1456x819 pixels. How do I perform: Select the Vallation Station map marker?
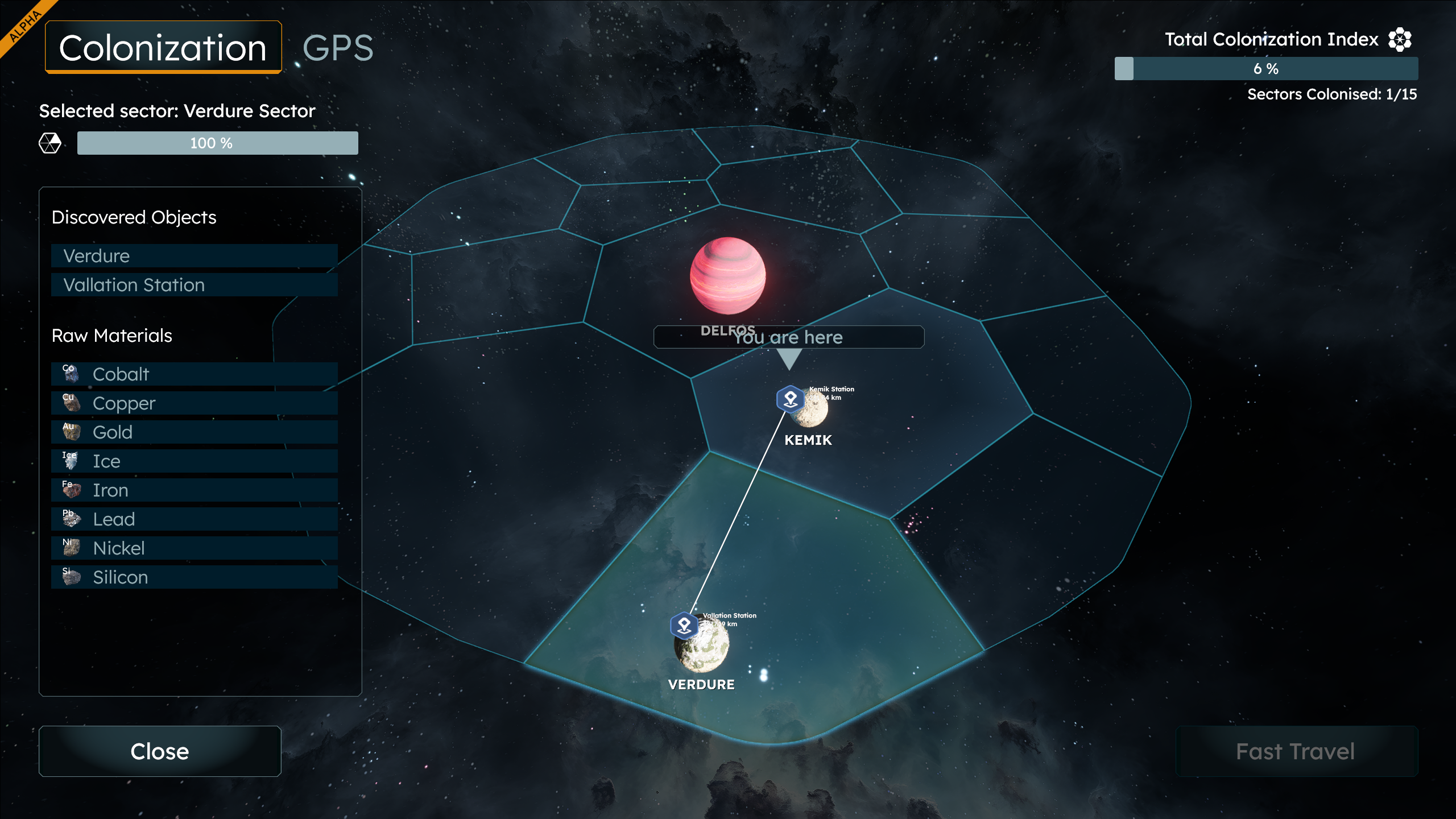click(684, 626)
